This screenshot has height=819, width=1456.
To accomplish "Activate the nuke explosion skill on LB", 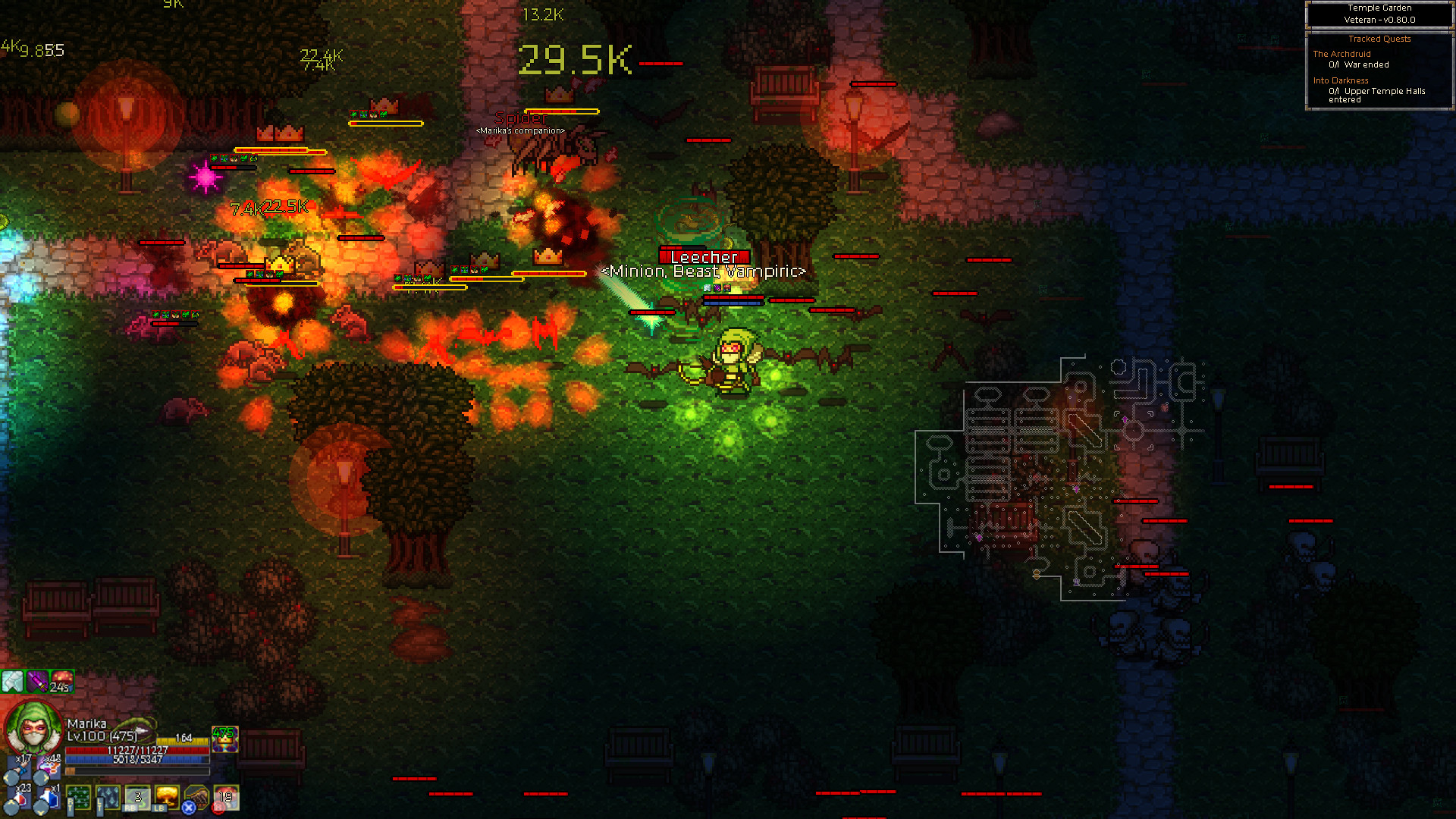I will [x=167, y=795].
